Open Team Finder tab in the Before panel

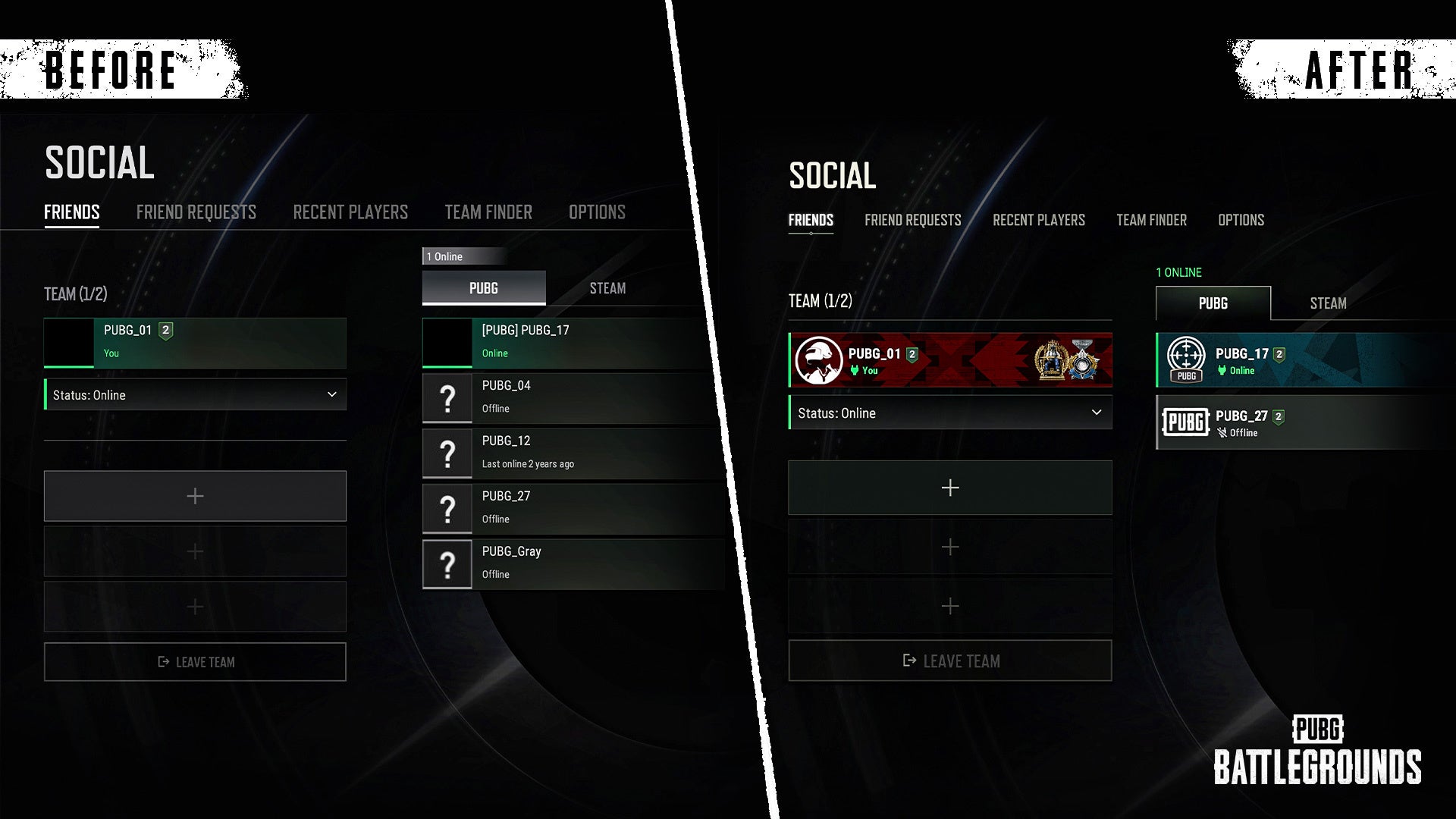tap(488, 212)
